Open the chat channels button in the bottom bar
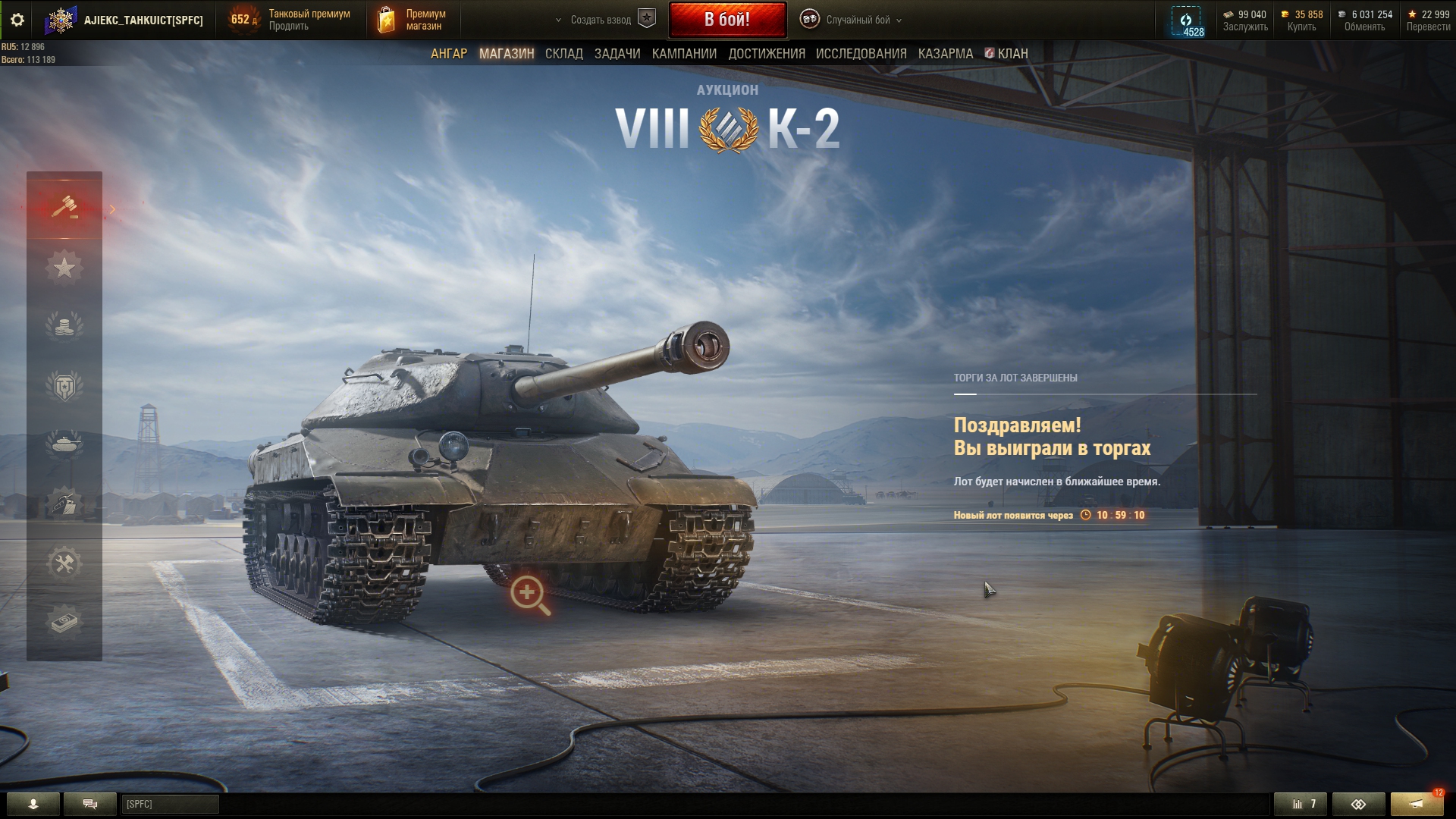Screen dimensions: 1456x819 click(x=89, y=804)
